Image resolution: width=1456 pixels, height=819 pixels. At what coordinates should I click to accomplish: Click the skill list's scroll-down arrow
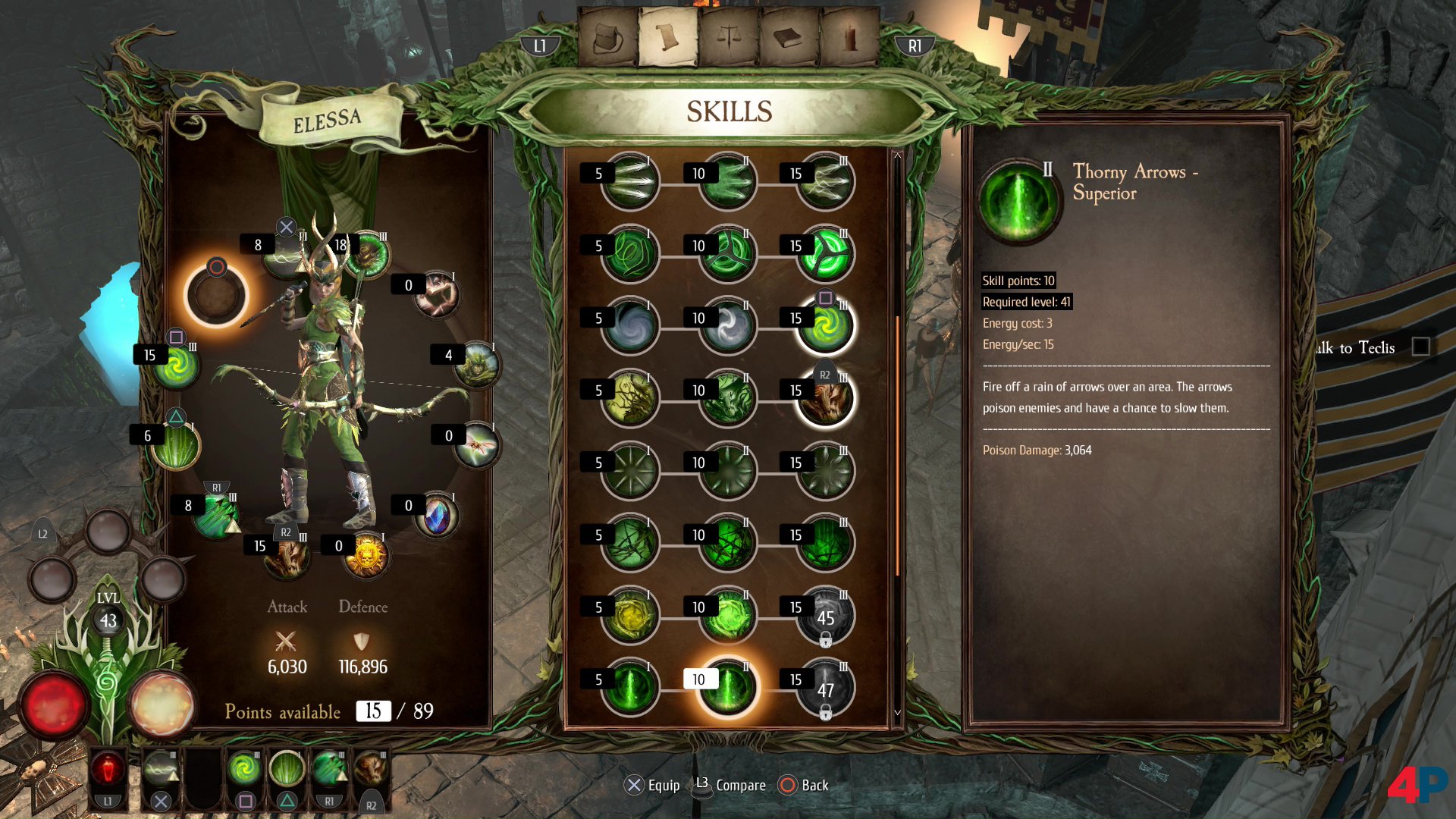pos(897,713)
